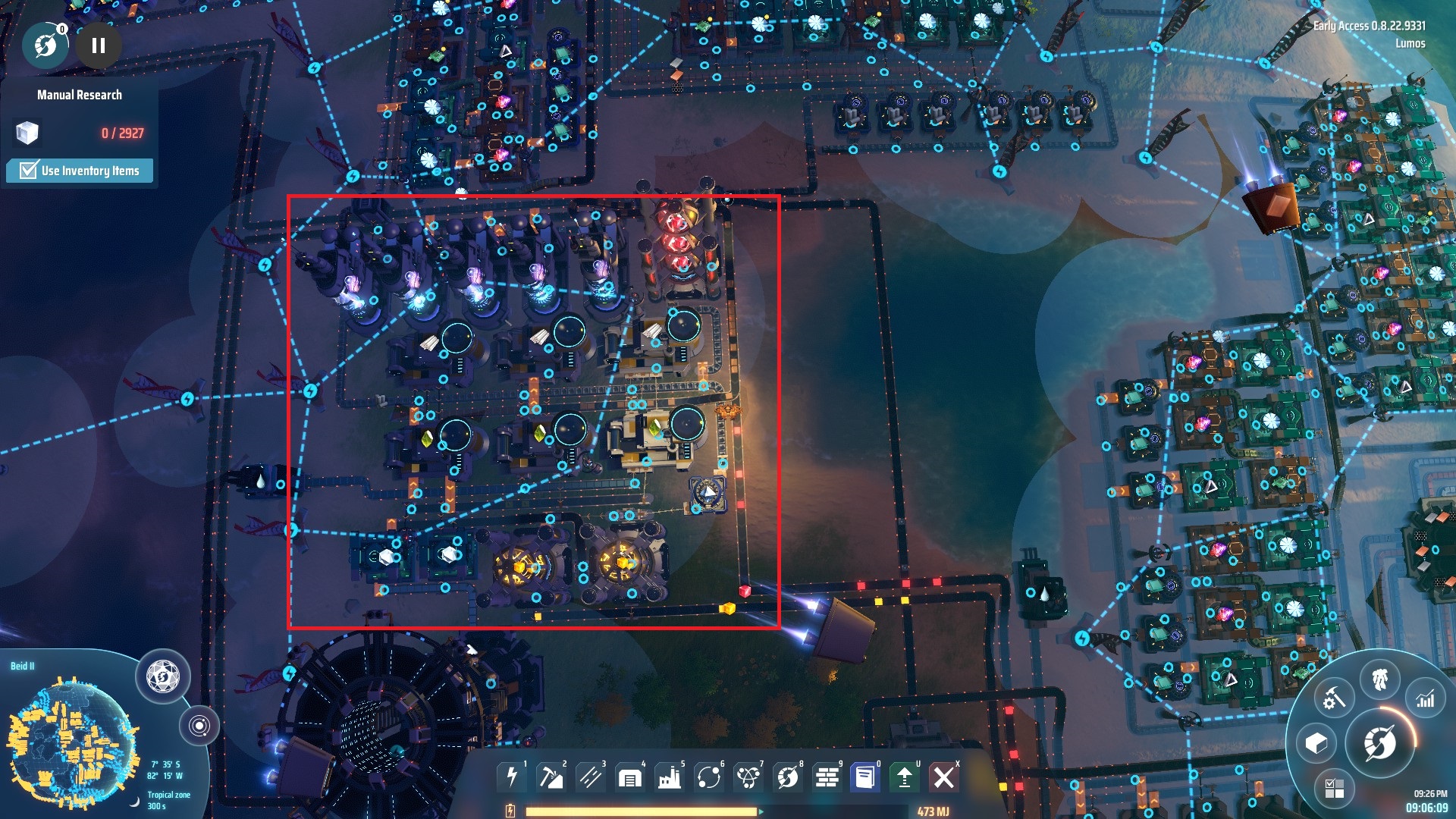Activate the green upgrade arrow tool
This screenshot has width=1456, height=819.
[904, 777]
